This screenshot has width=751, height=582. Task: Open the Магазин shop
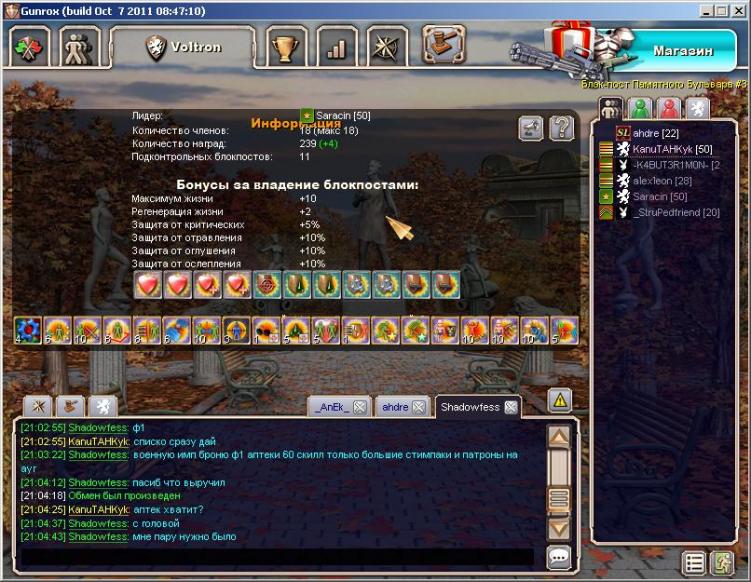[683, 49]
